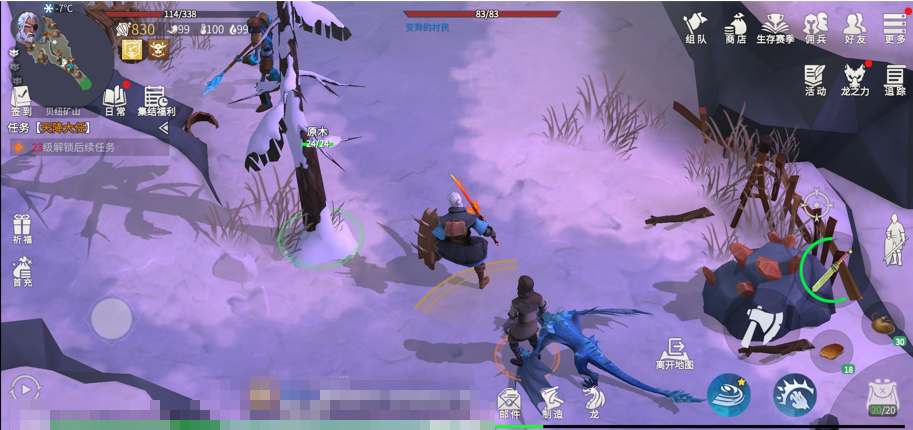Open the 商店 shop
The width and height of the screenshot is (913, 430).
click(736, 27)
